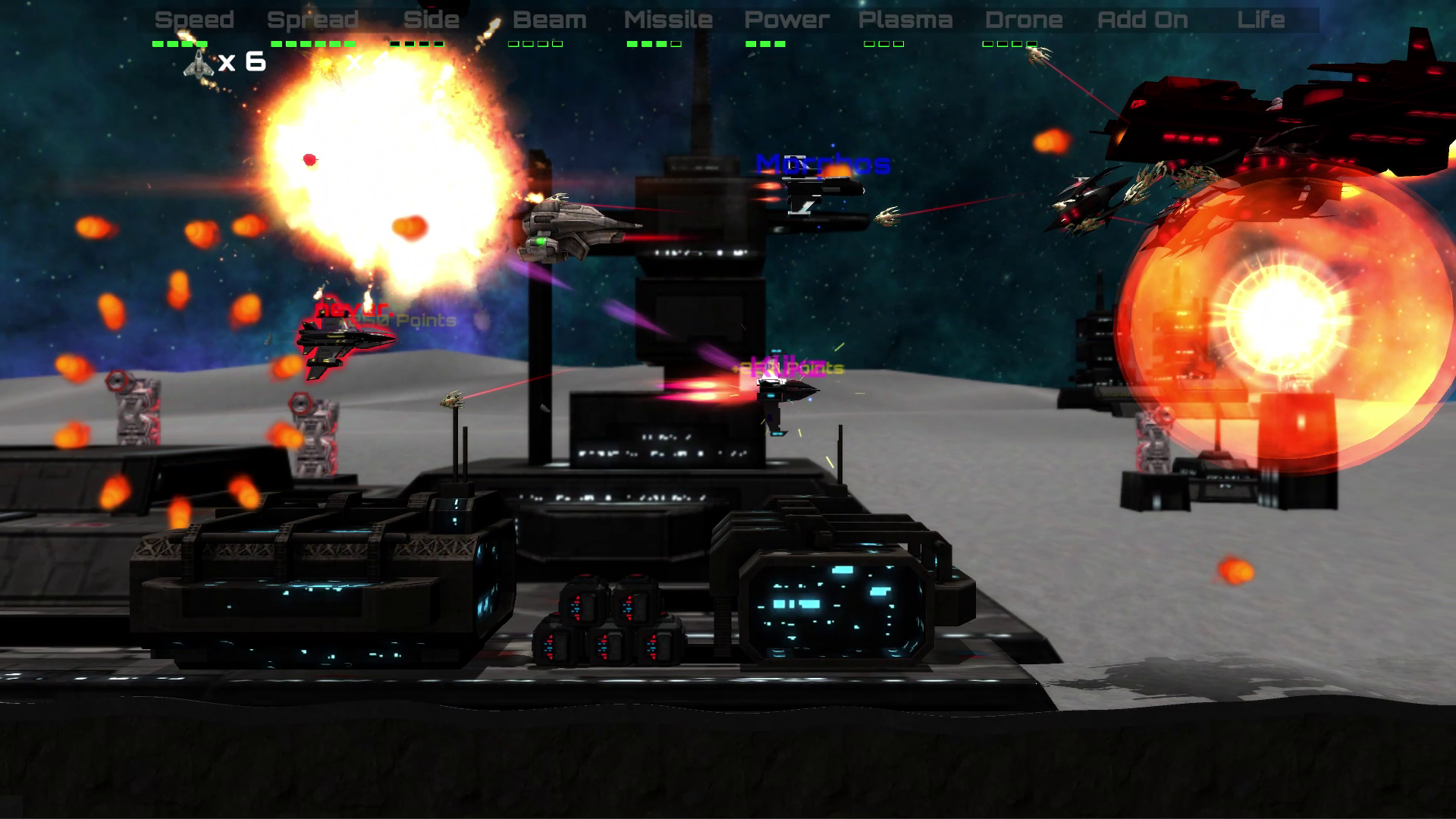The height and width of the screenshot is (819, 1456).
Task: Toggle the last Life bar segment
Action: click(x=1283, y=44)
